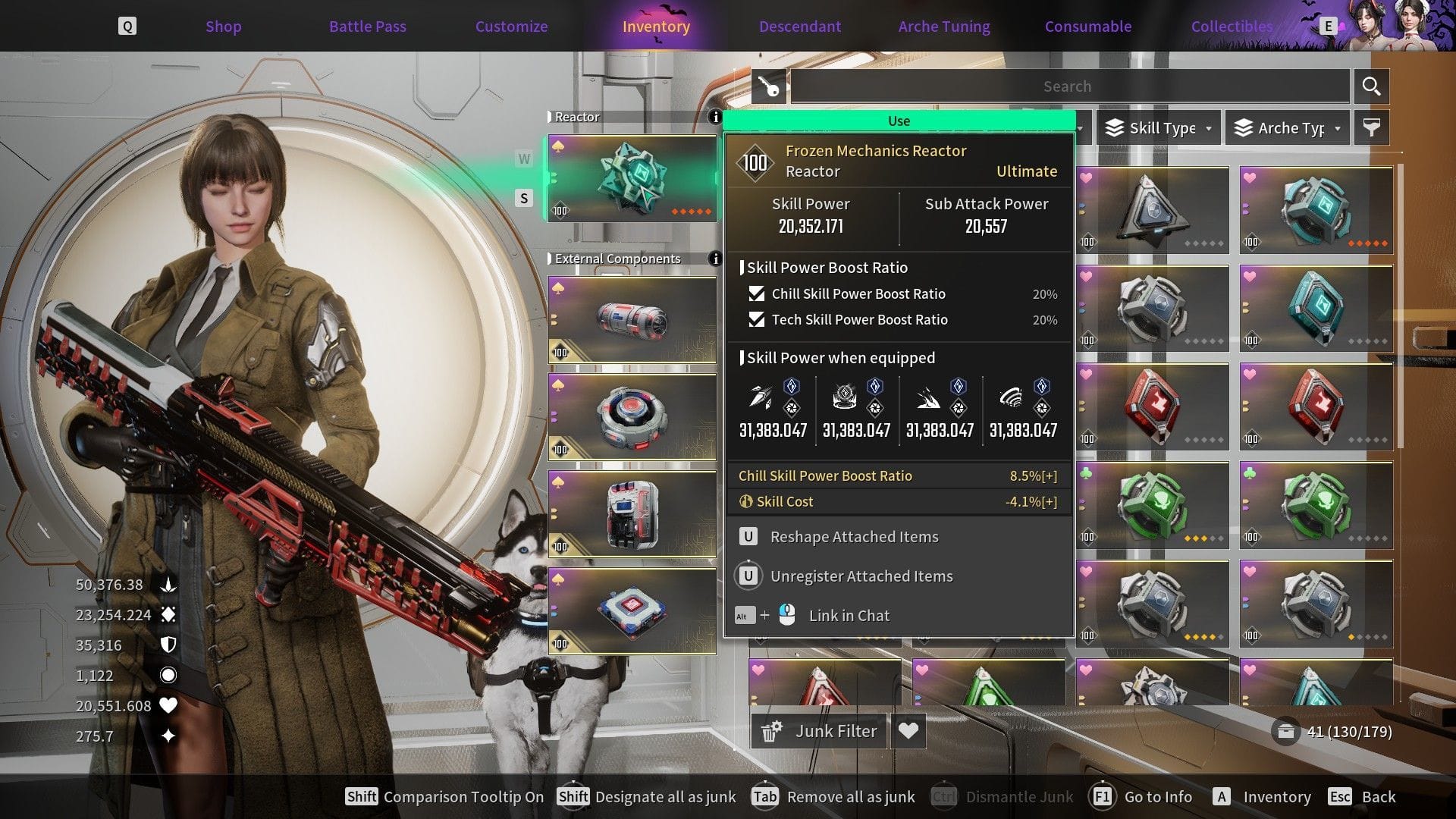Screen dimensions: 1456x819
Task: Click the key icon beside the search bar
Action: click(x=770, y=86)
